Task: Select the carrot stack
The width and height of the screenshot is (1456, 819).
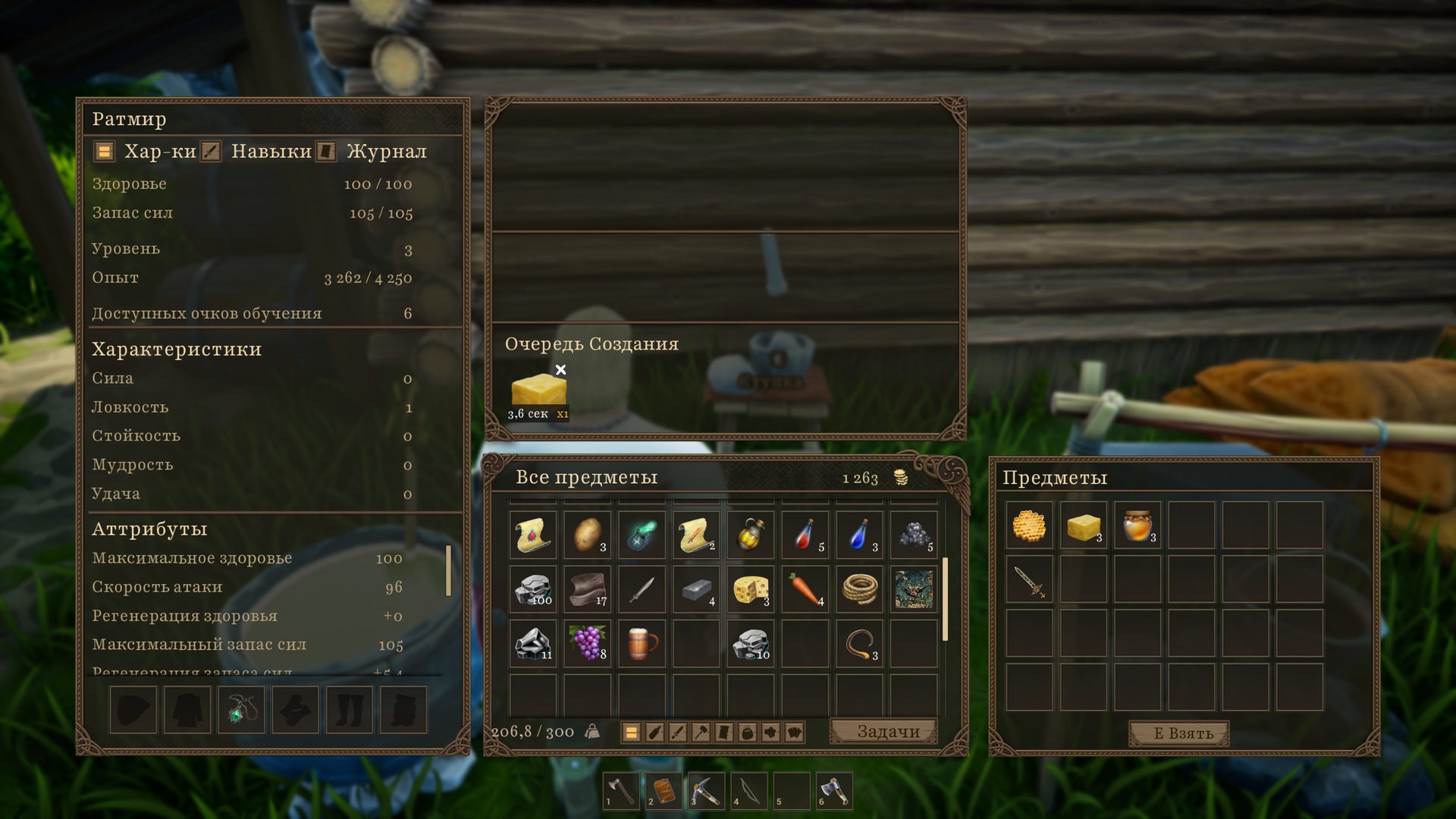Action: tap(805, 589)
